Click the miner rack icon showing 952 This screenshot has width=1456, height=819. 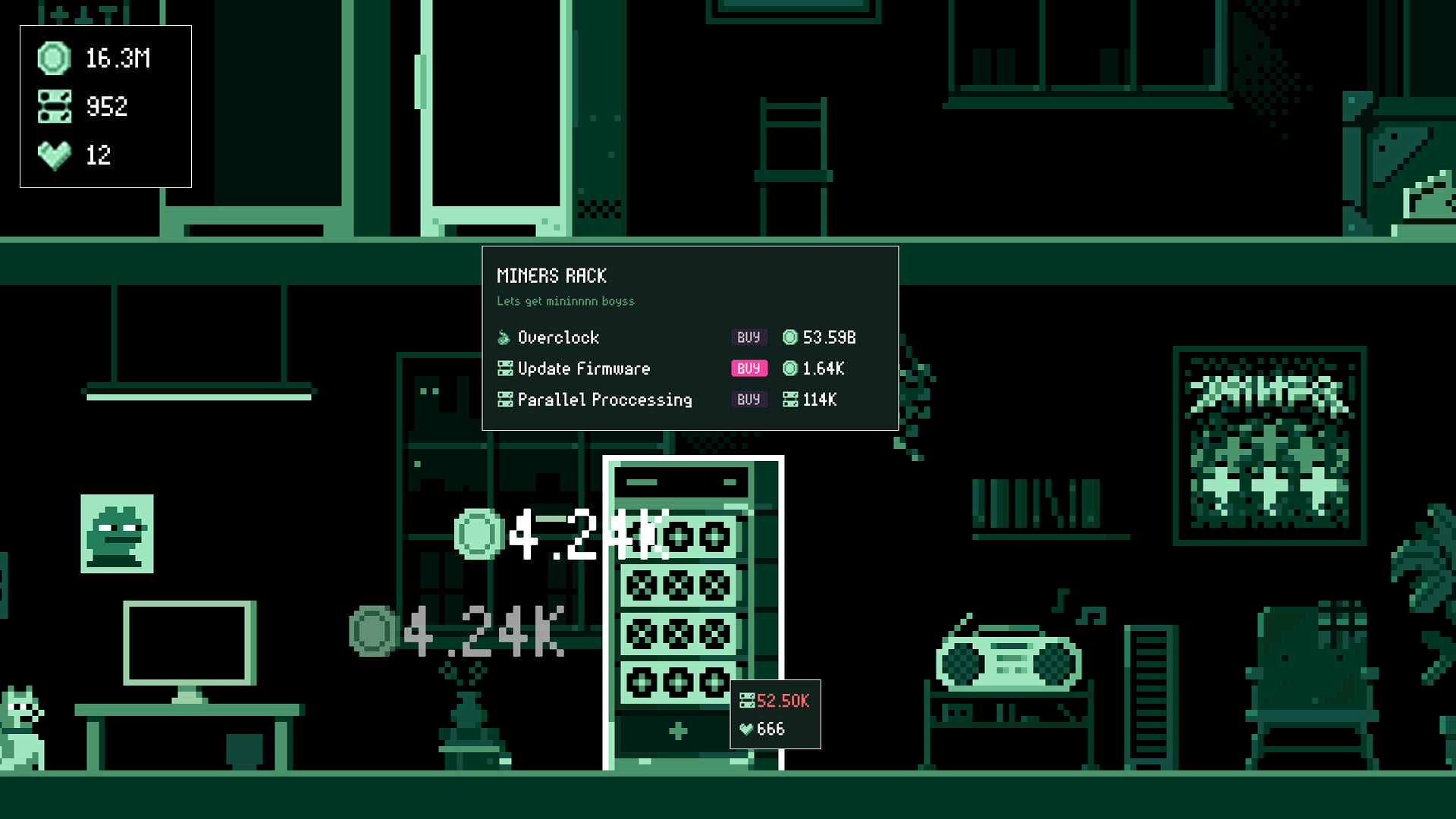(x=53, y=106)
